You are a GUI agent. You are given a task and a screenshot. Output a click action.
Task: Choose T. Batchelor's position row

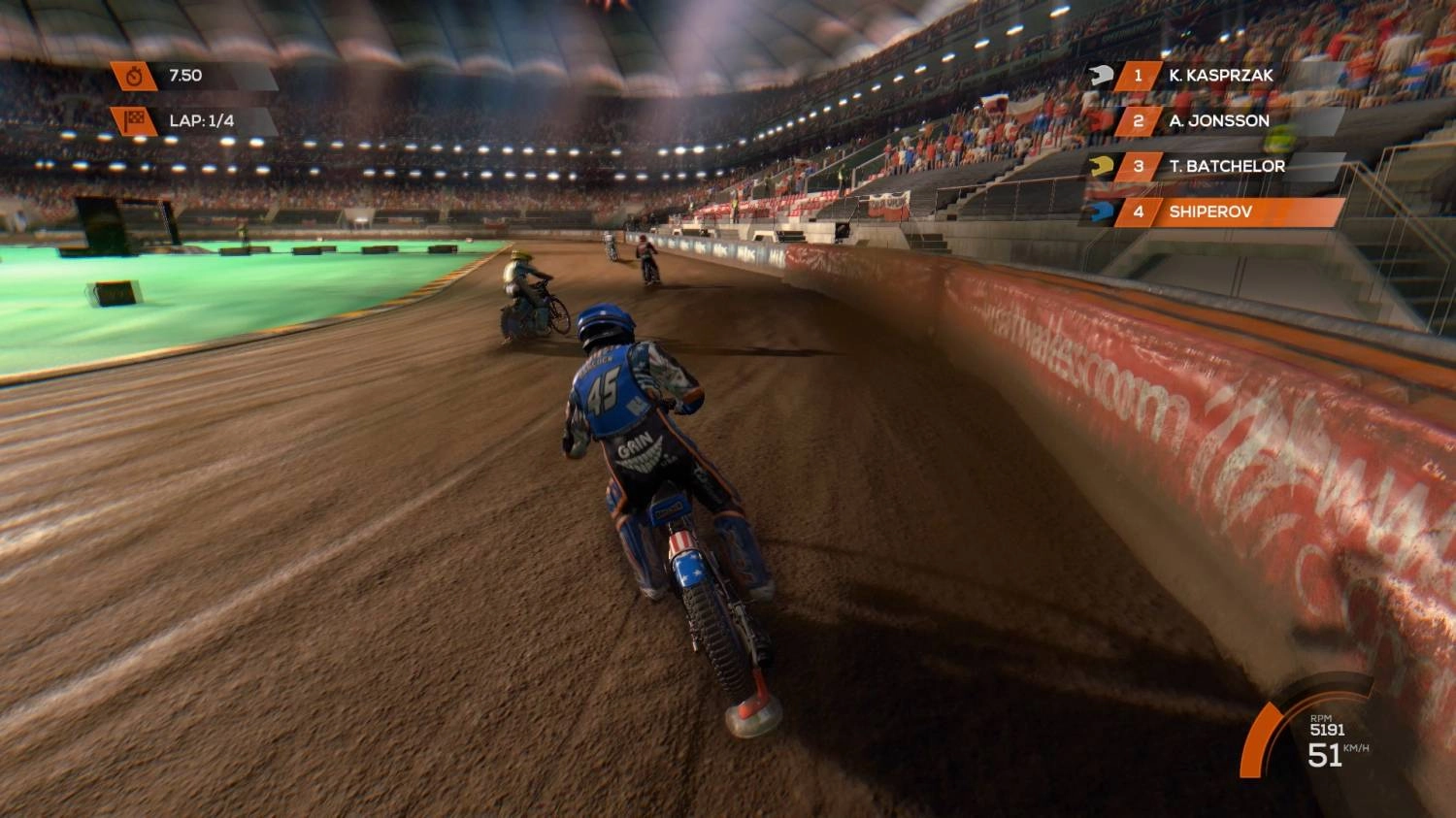click(1226, 167)
